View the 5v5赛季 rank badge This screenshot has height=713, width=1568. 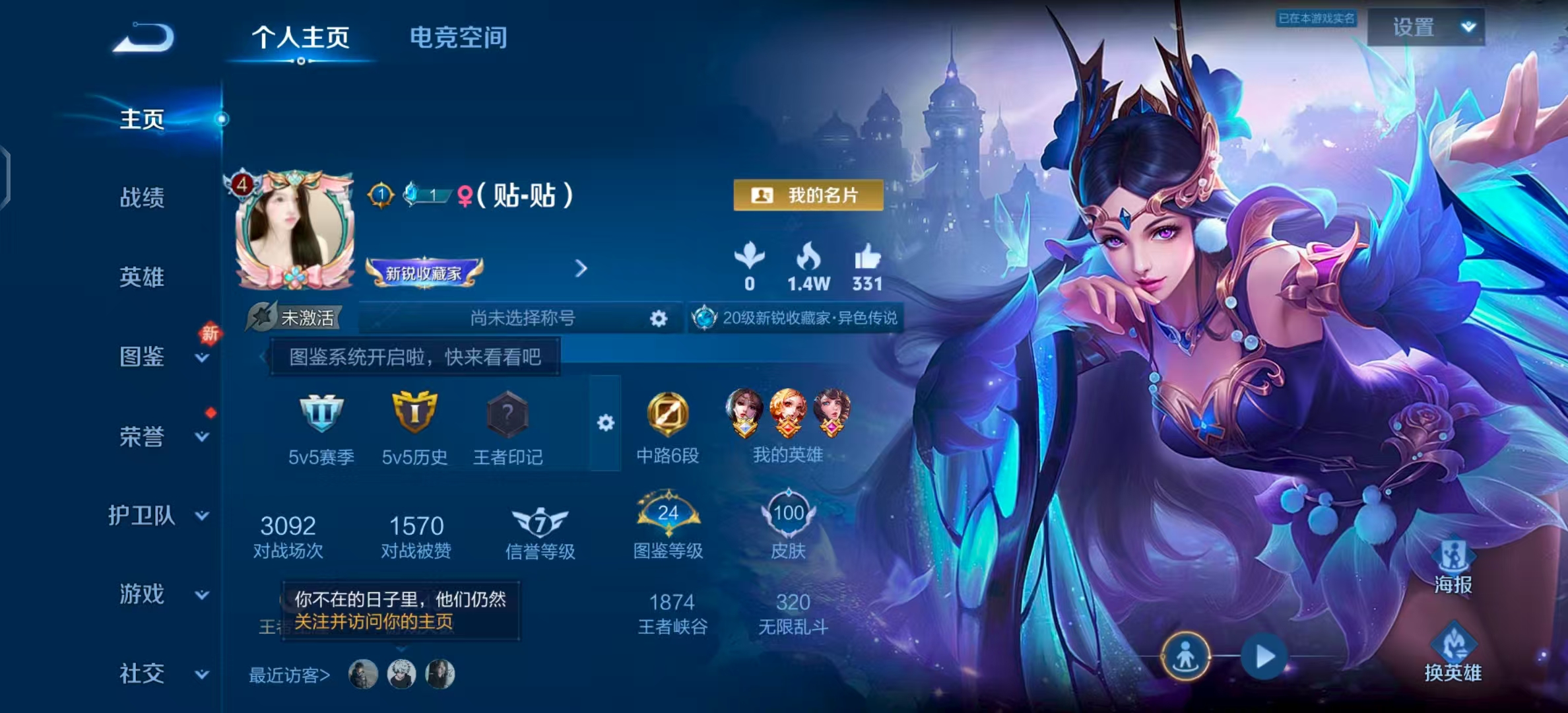click(321, 415)
